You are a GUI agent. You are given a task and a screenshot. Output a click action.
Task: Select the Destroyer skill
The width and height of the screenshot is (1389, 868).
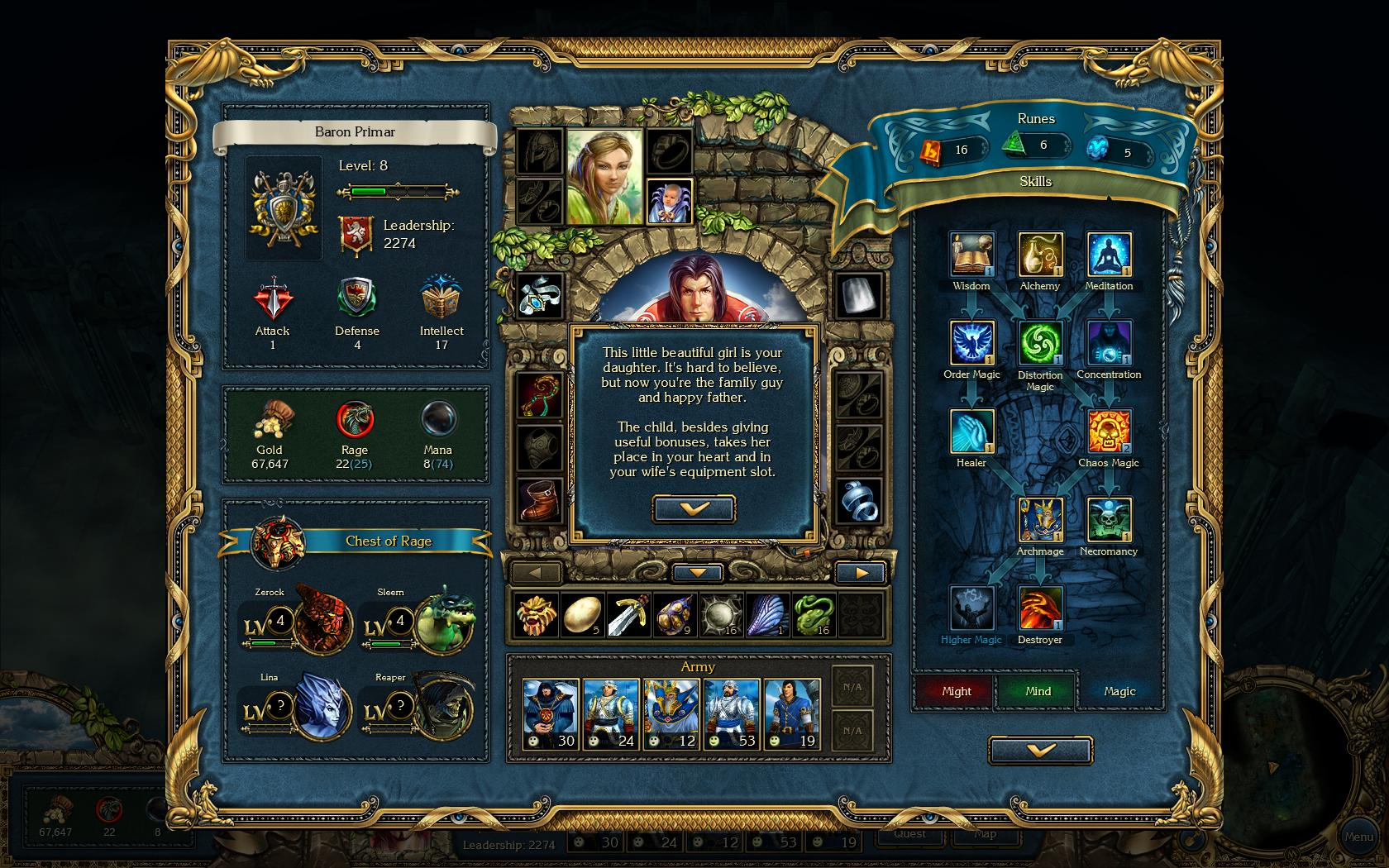point(1040,608)
